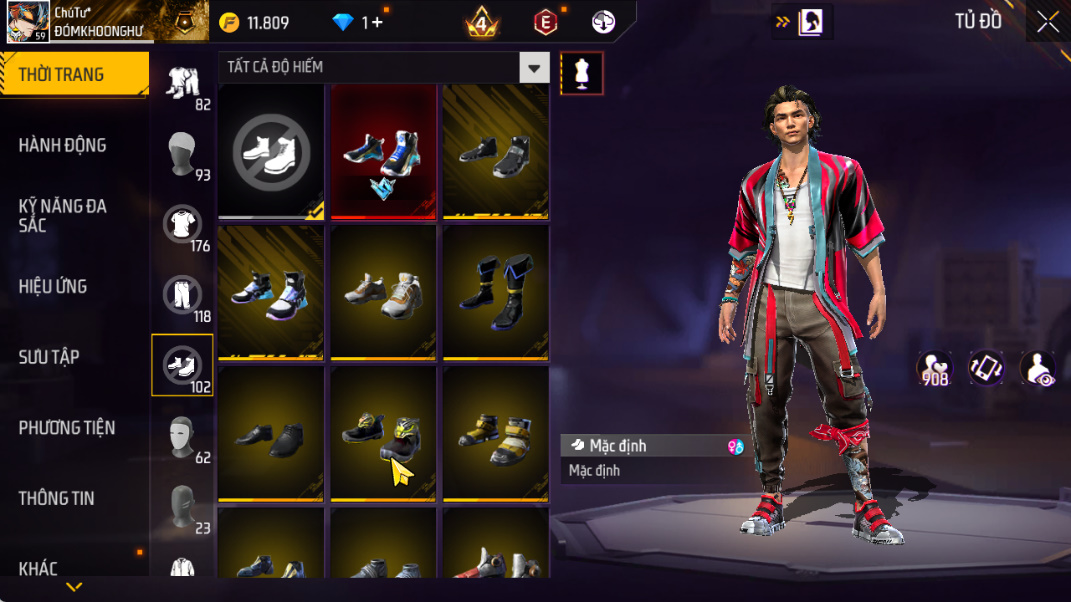
Task: Close the wardrobe screen
Action: click(1047, 22)
